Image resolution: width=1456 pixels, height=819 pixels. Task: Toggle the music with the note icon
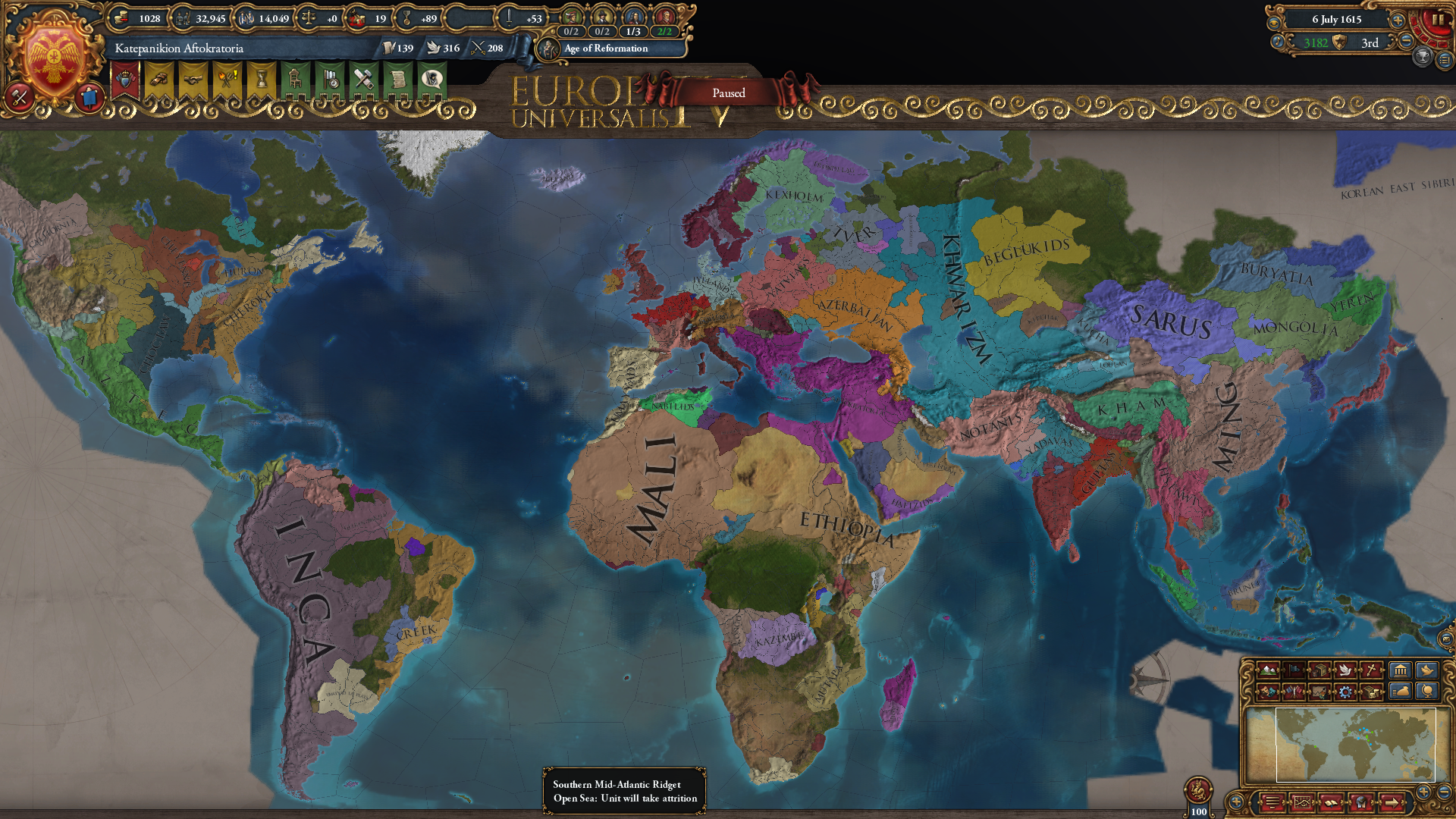[1277, 42]
